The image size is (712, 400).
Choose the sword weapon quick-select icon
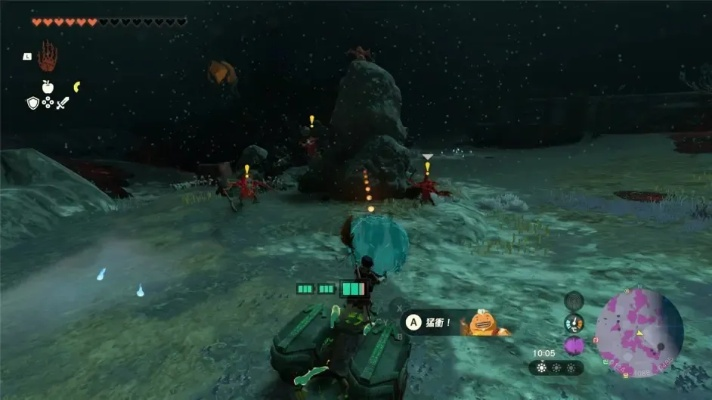click(62, 102)
